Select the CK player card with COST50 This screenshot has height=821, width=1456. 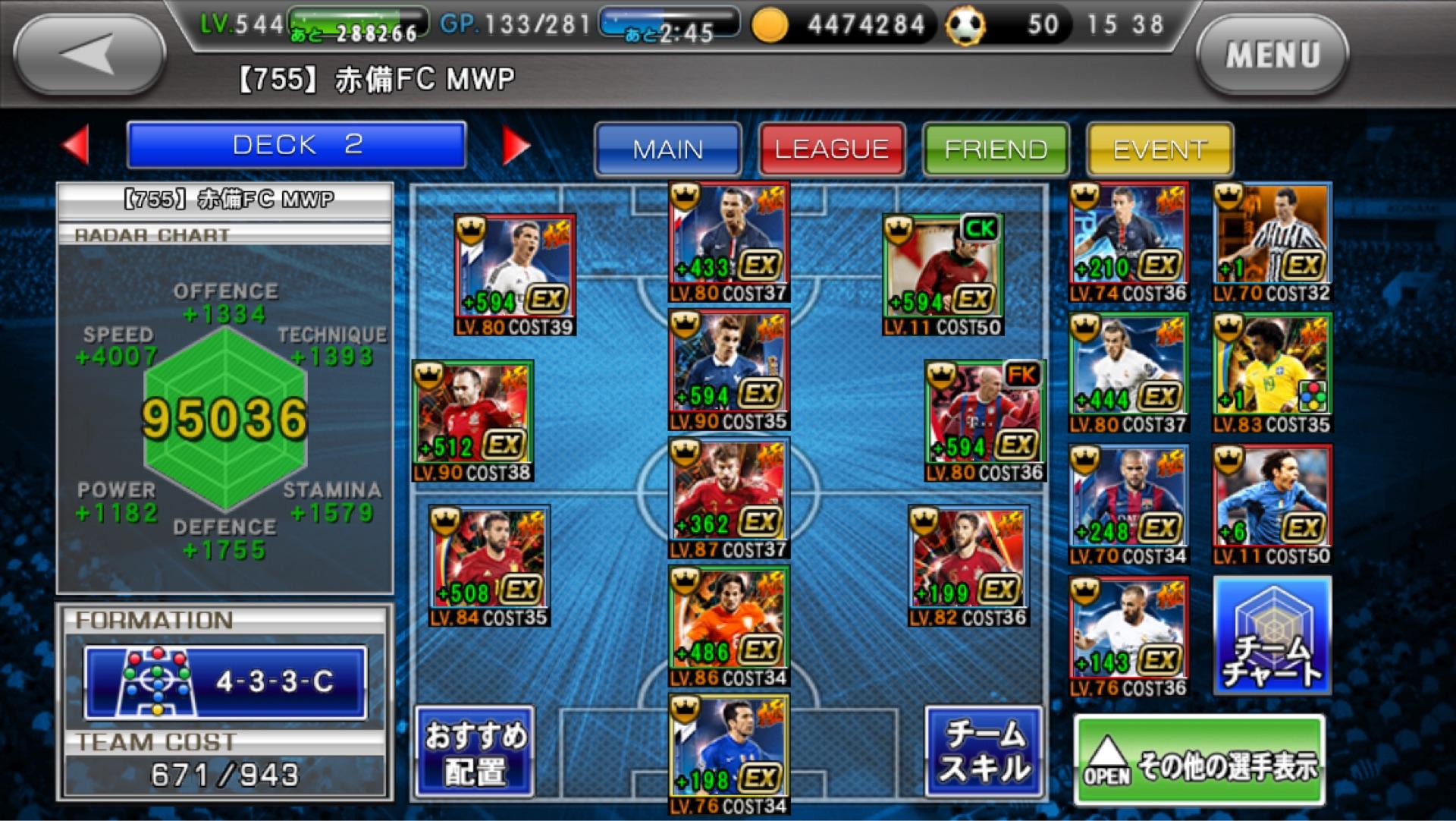(x=943, y=274)
